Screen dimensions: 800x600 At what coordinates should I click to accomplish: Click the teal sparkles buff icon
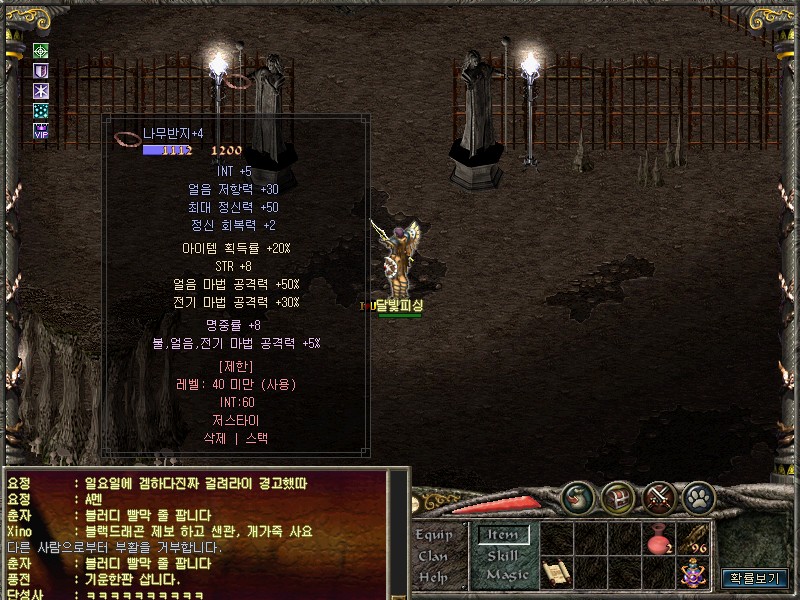click(41, 111)
